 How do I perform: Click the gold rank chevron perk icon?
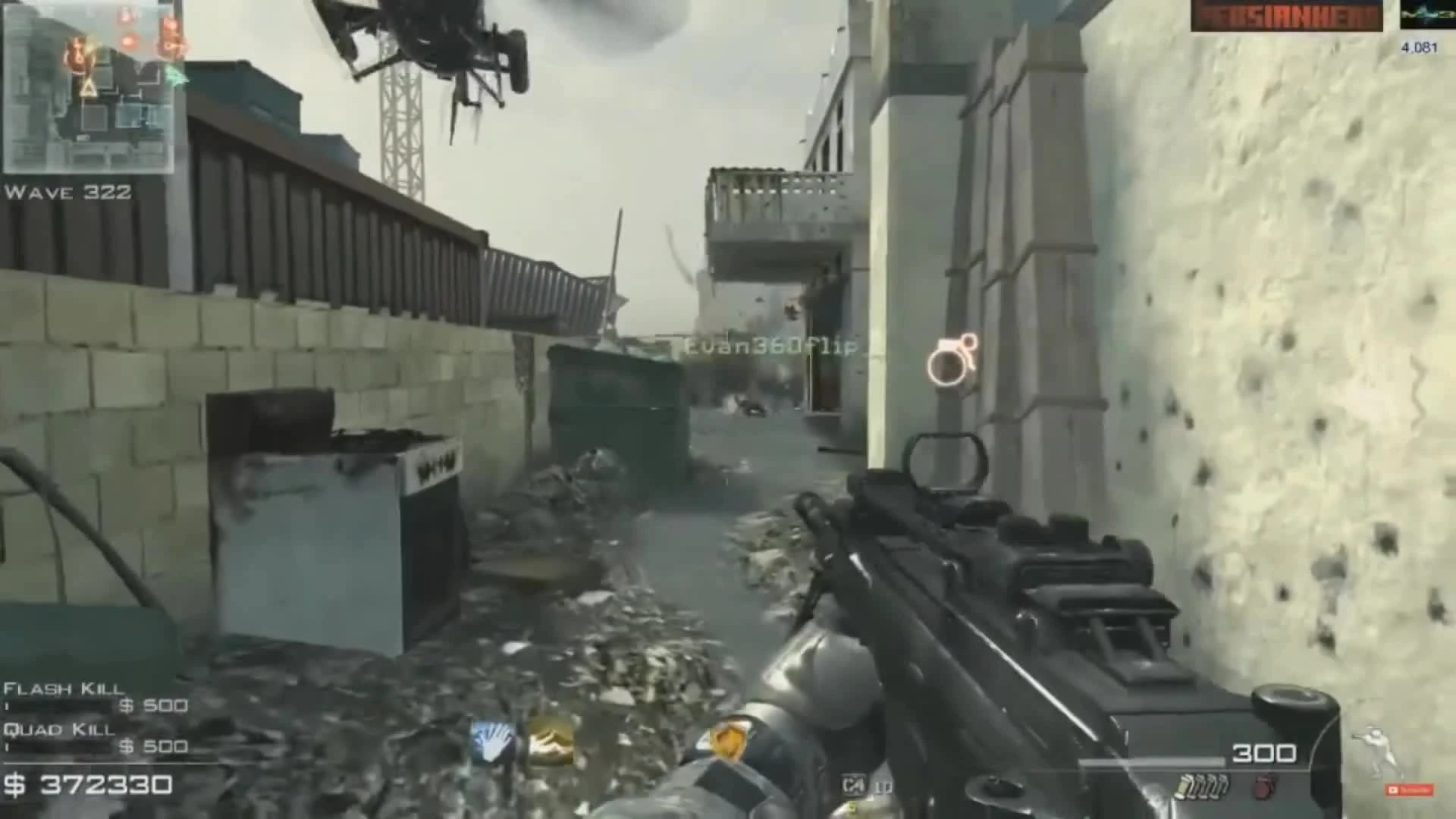click(x=550, y=741)
